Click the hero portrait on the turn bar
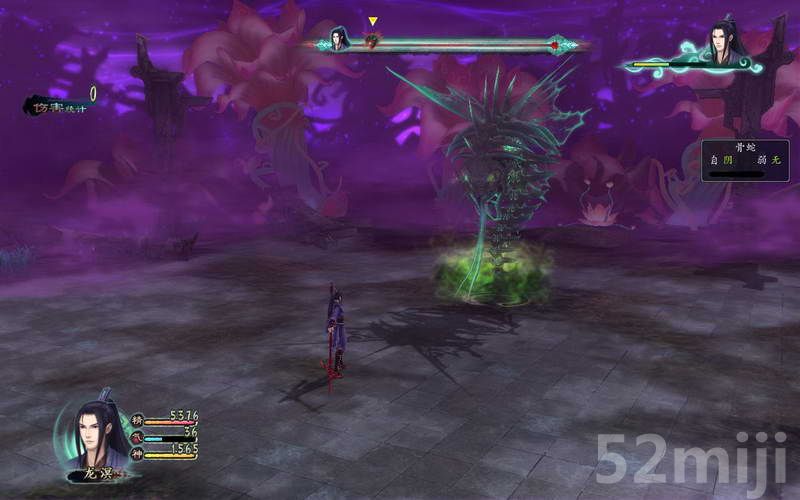 [339, 41]
